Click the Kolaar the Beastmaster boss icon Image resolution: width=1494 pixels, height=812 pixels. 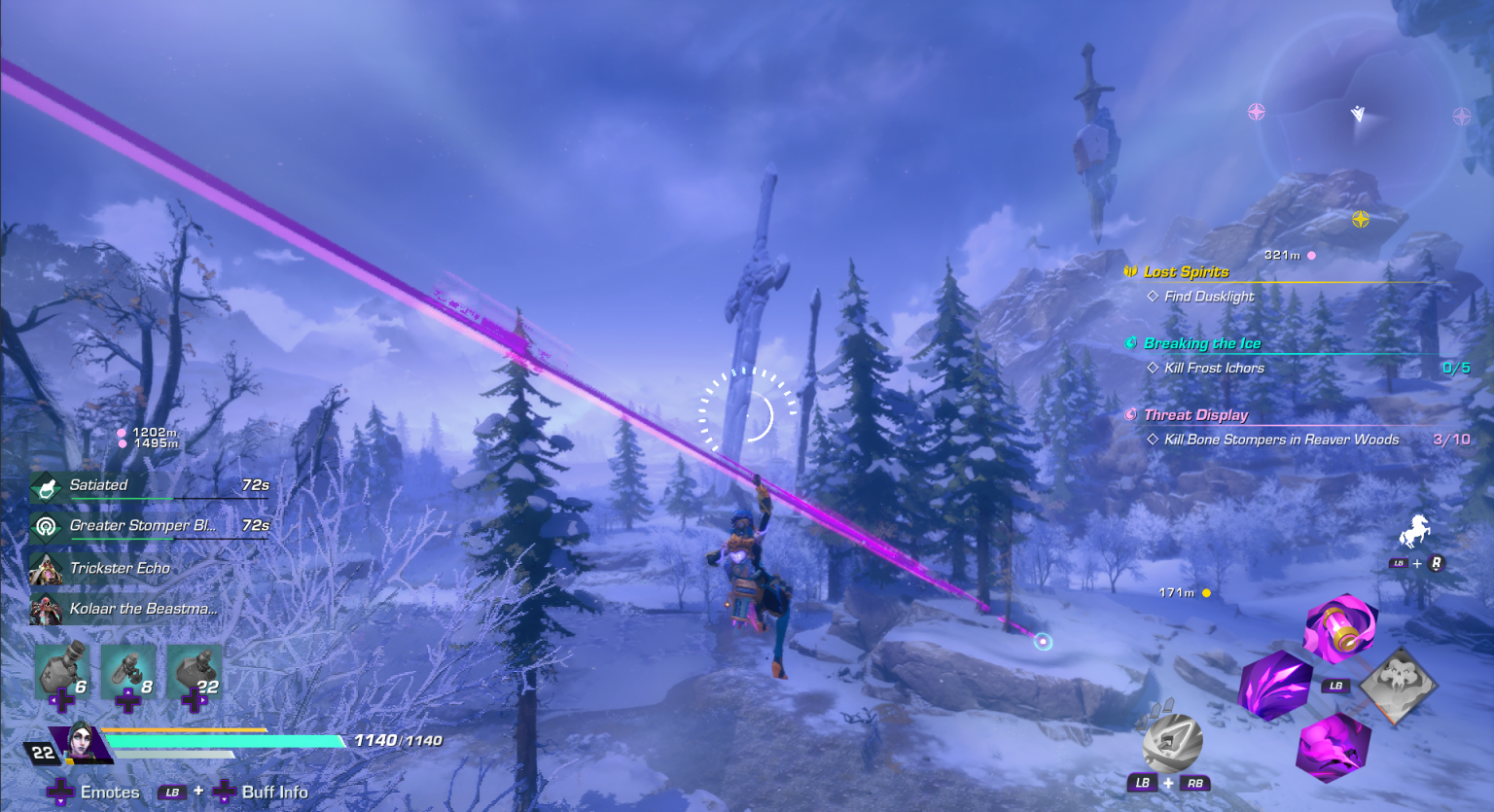pos(47,608)
